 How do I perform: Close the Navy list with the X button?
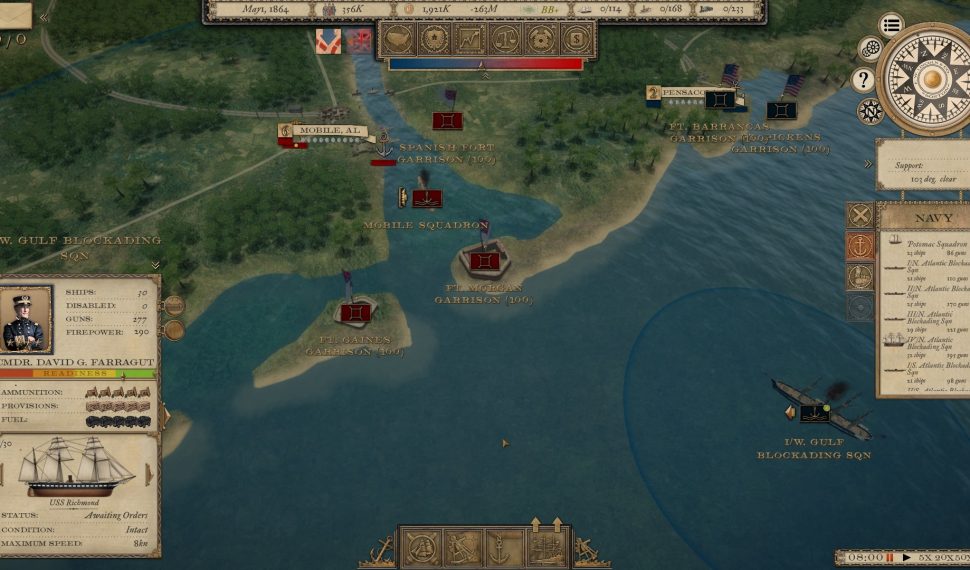point(860,215)
